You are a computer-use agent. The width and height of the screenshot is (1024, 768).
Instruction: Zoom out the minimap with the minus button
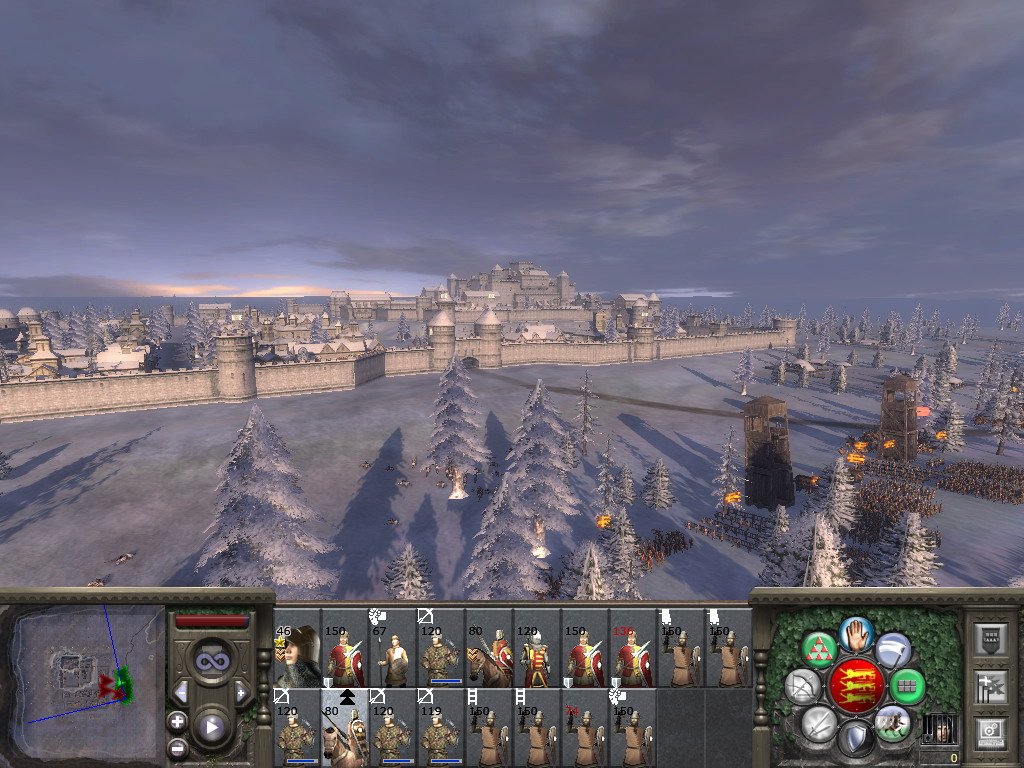pyautogui.click(x=178, y=747)
